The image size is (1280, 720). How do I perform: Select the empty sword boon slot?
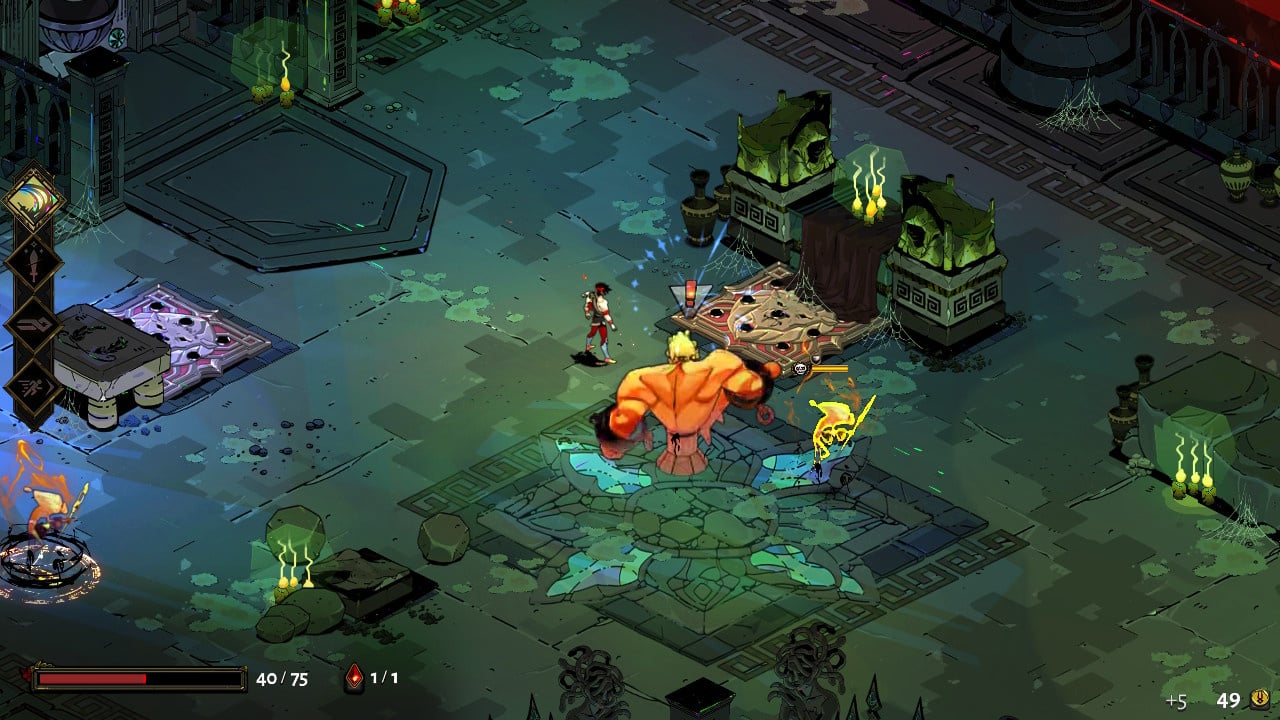pyautogui.click(x=33, y=262)
